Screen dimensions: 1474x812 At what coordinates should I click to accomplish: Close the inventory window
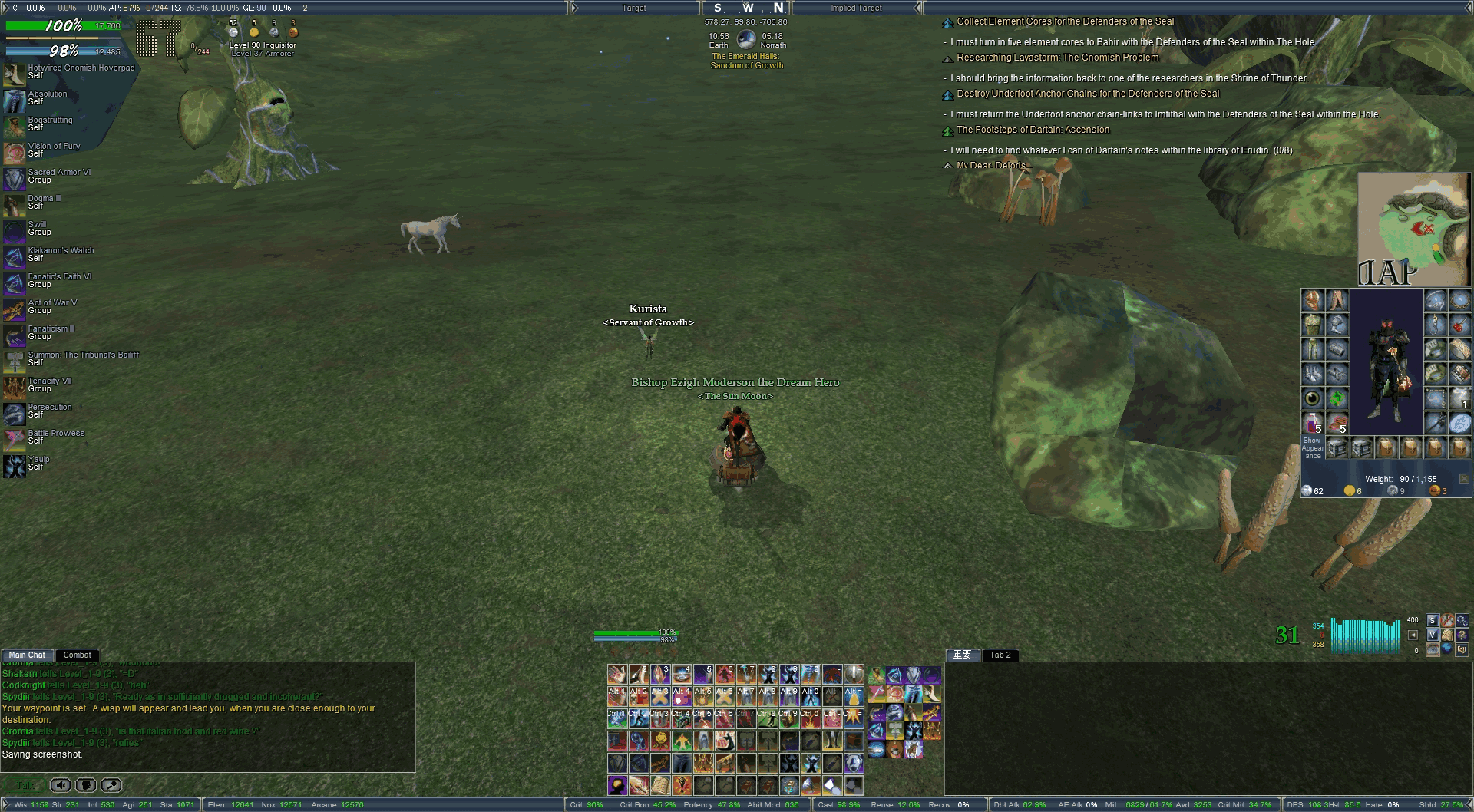pyautogui.click(x=1464, y=479)
